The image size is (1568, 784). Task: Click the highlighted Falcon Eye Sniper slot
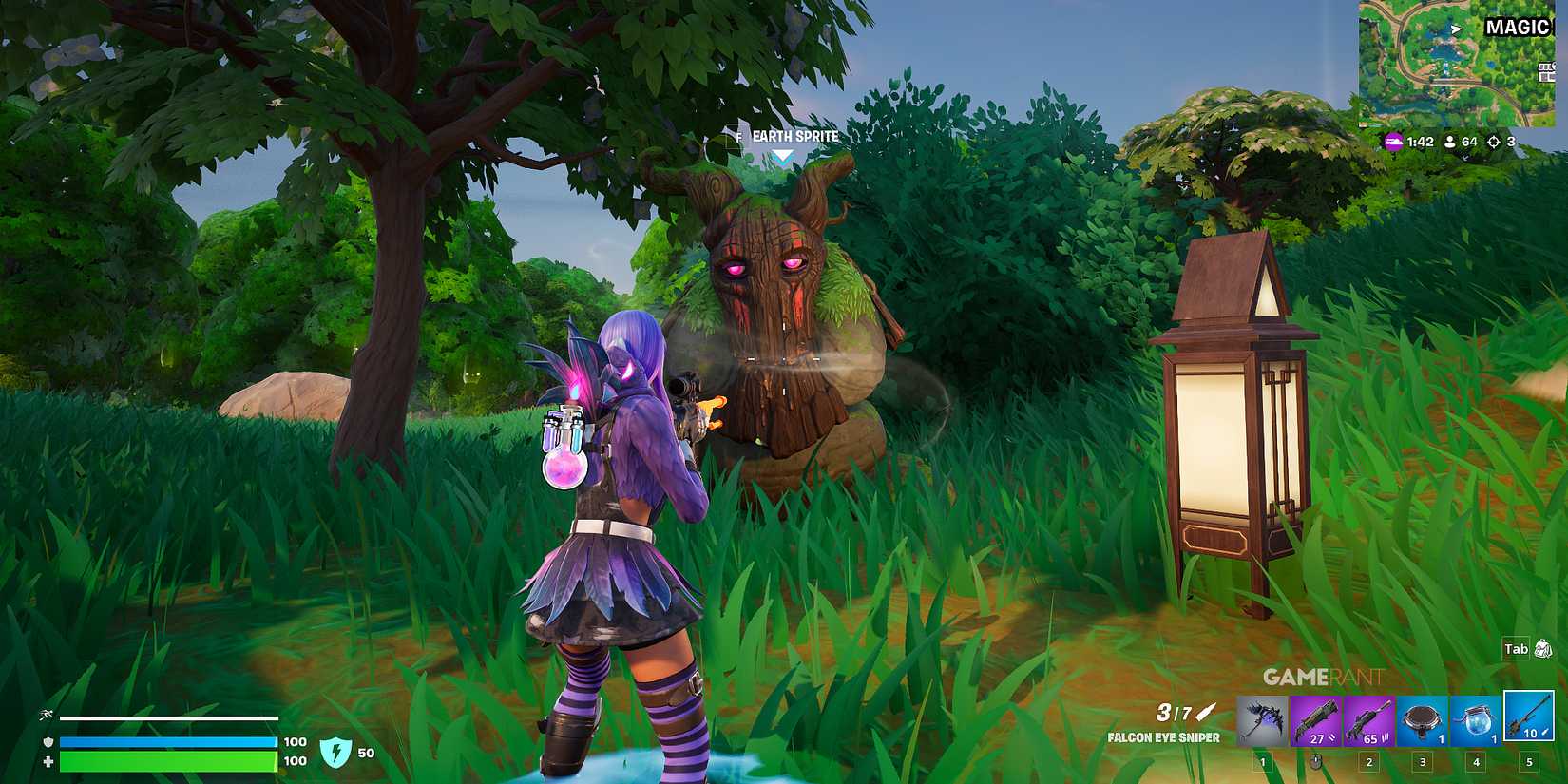tap(1529, 719)
